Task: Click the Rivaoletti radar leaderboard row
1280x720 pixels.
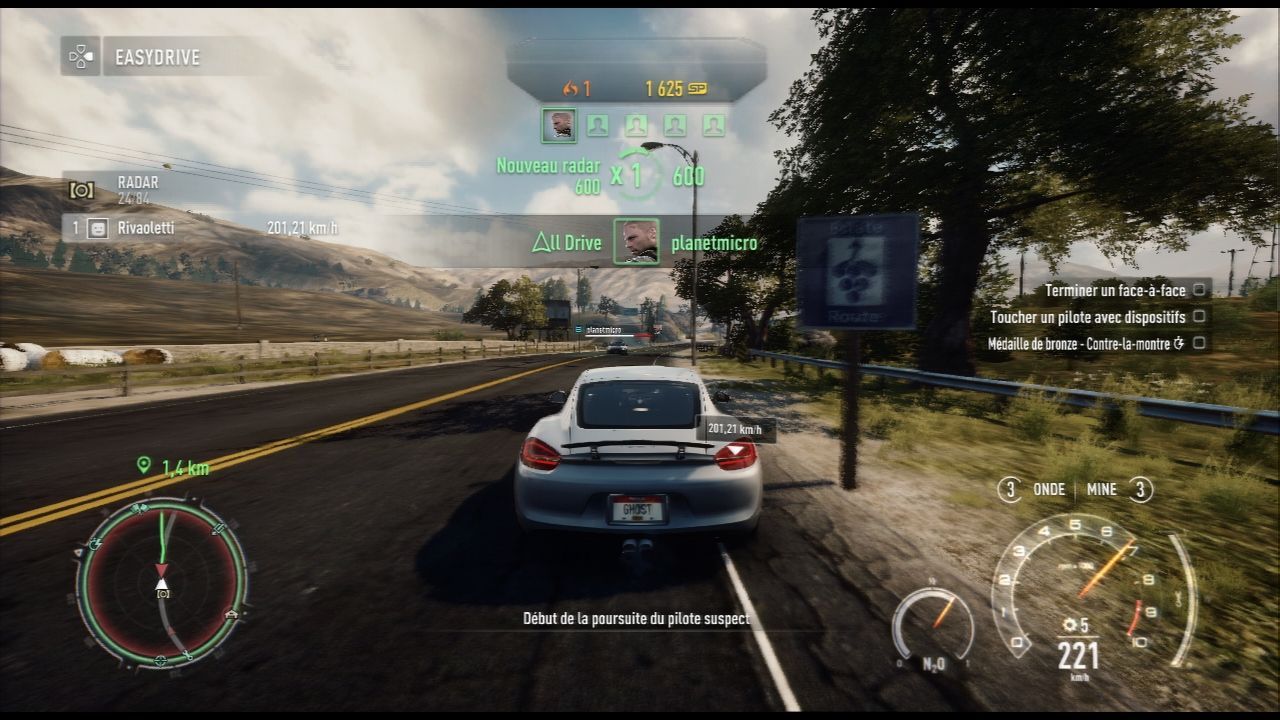Action: (200, 228)
